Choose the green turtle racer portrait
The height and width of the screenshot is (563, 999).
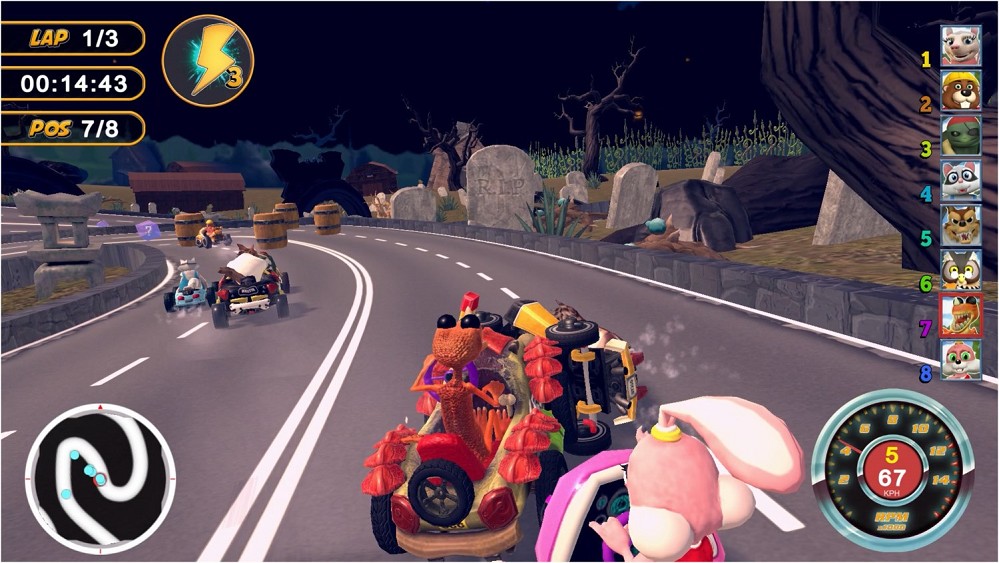(960, 136)
